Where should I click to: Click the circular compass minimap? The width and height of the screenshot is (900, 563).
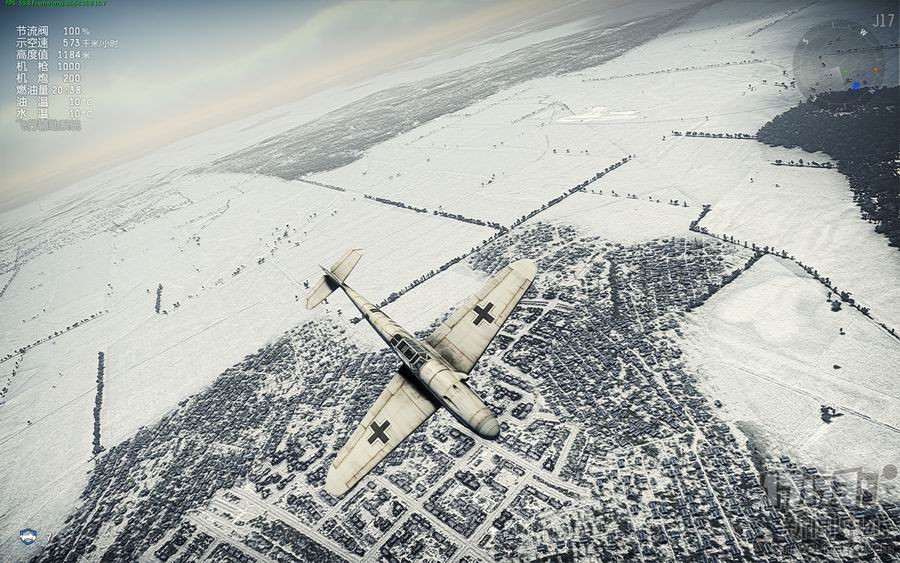[x=838, y=56]
